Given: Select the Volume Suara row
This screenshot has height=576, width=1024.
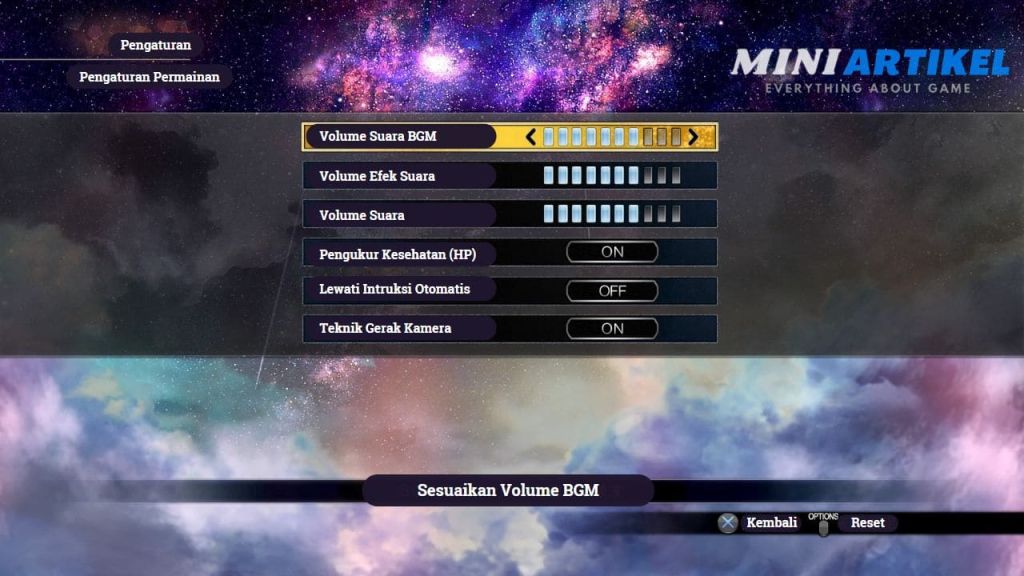Looking at the screenshot, I should click(400, 214).
